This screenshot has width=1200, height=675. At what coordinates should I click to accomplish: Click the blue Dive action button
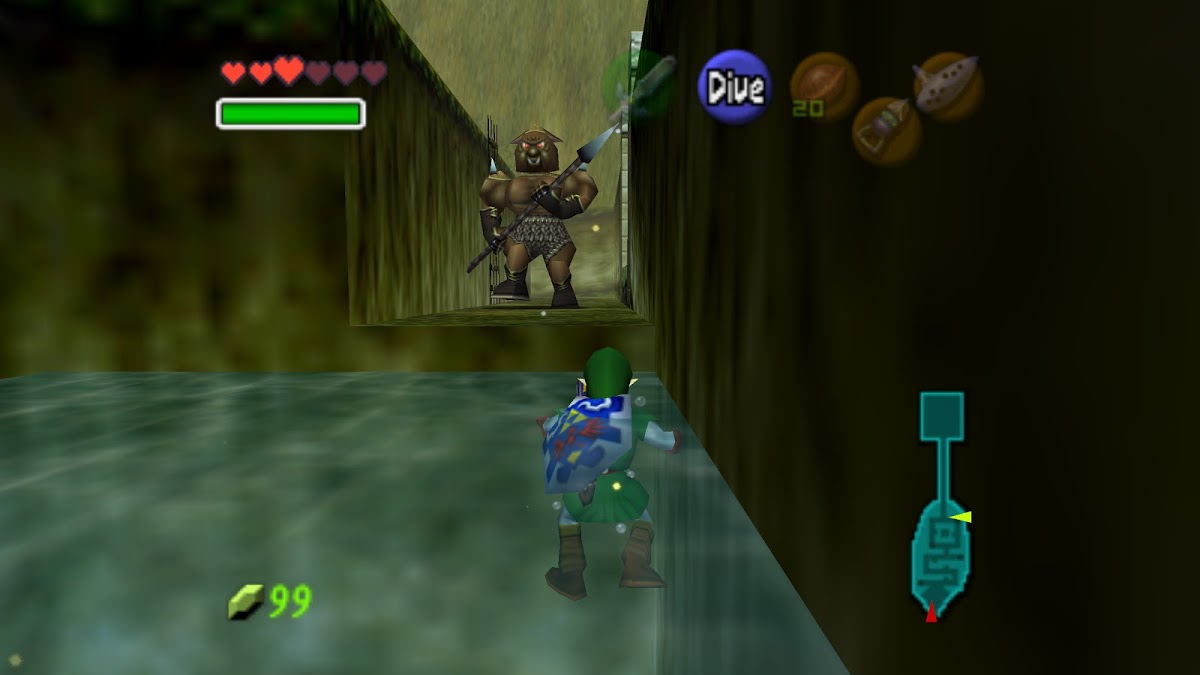click(x=735, y=87)
